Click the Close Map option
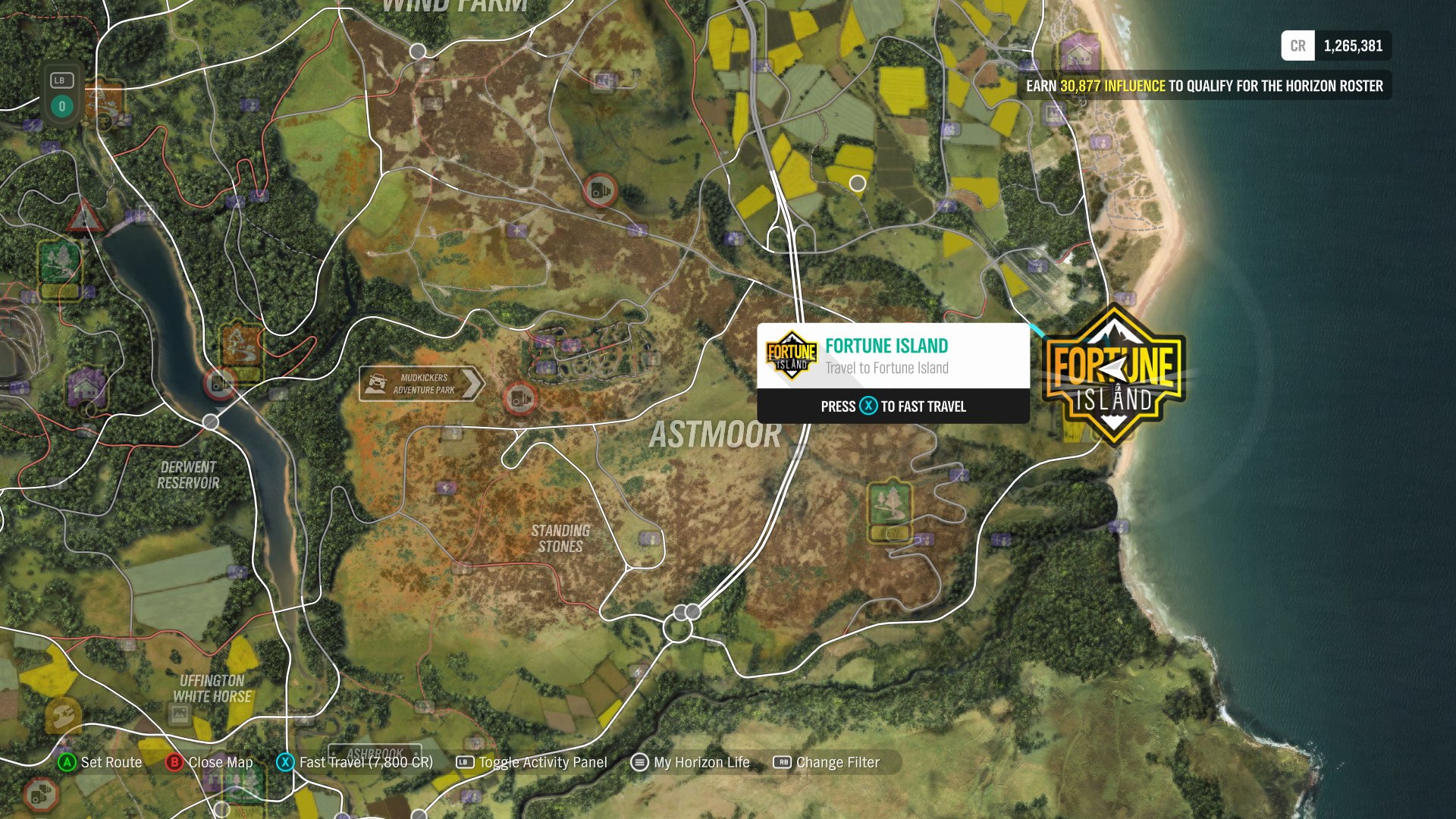Image resolution: width=1456 pixels, height=819 pixels. tap(210, 762)
